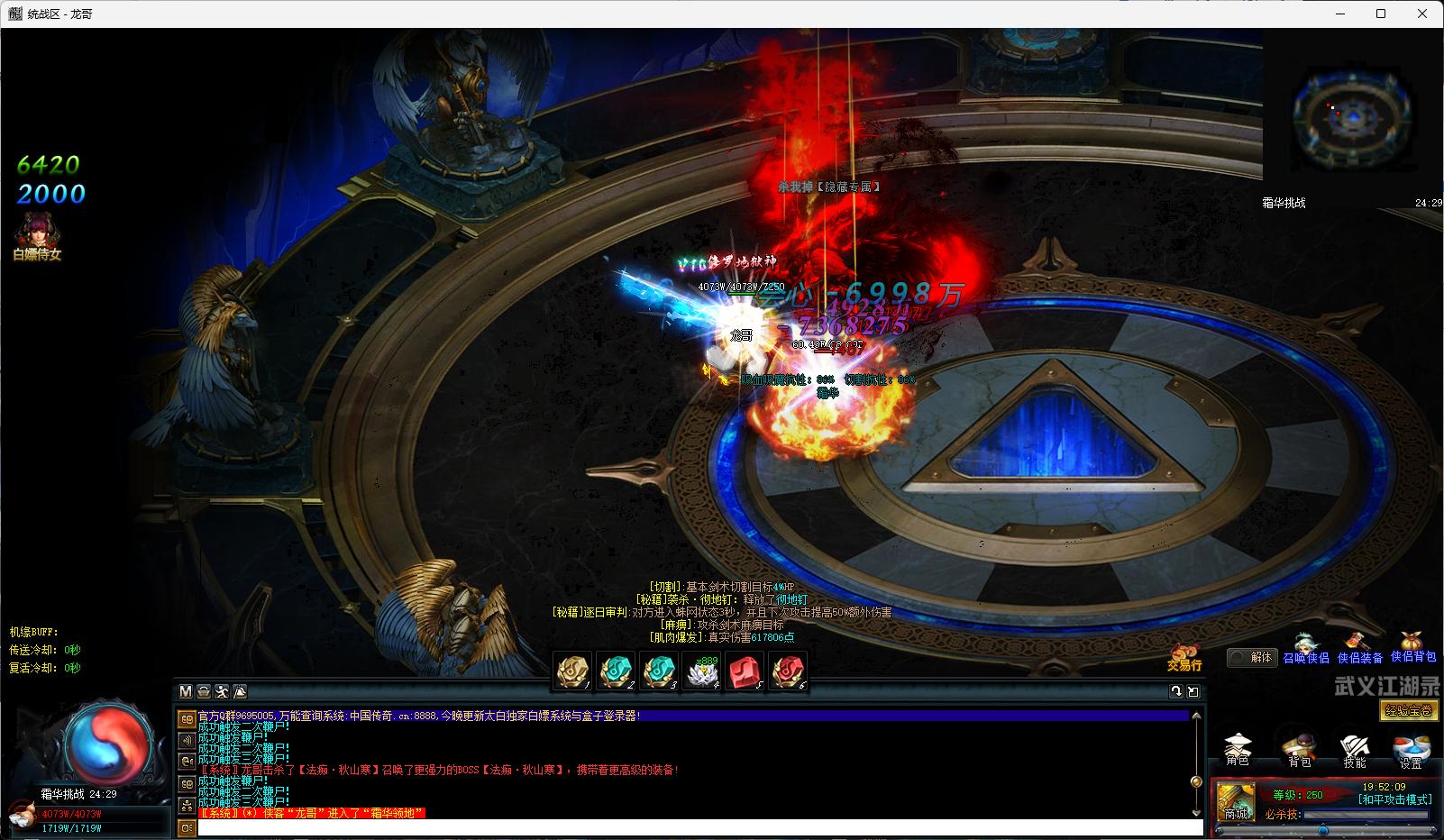Open the 设置 settings menu

[1411, 750]
